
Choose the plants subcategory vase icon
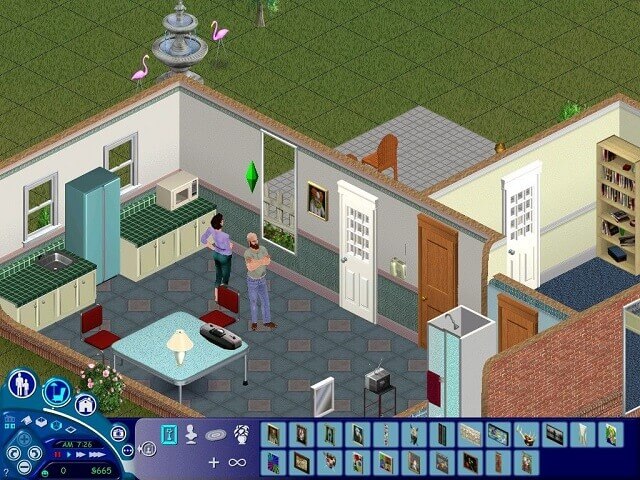[241, 435]
